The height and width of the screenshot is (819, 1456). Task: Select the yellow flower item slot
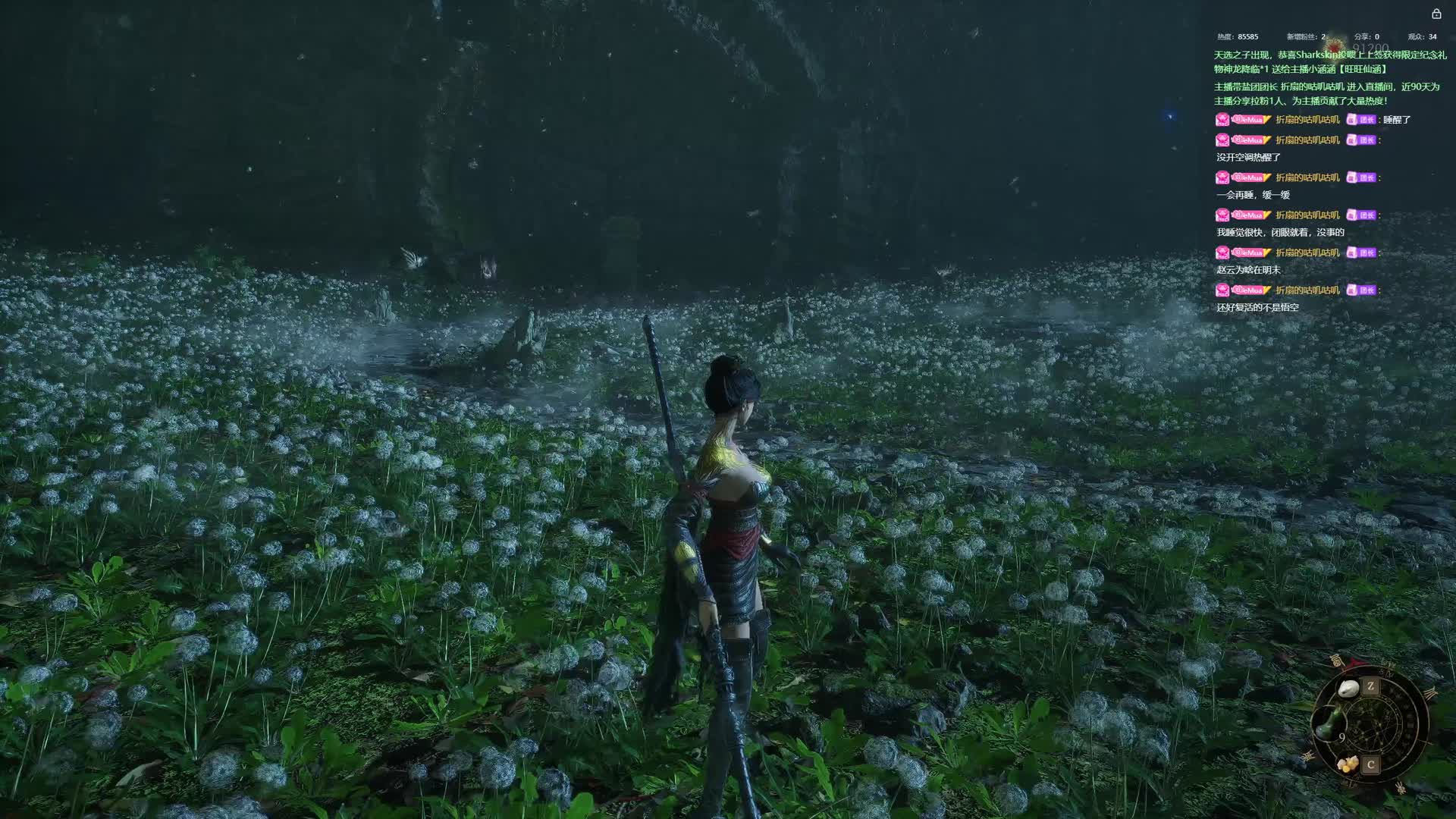pos(1348,764)
